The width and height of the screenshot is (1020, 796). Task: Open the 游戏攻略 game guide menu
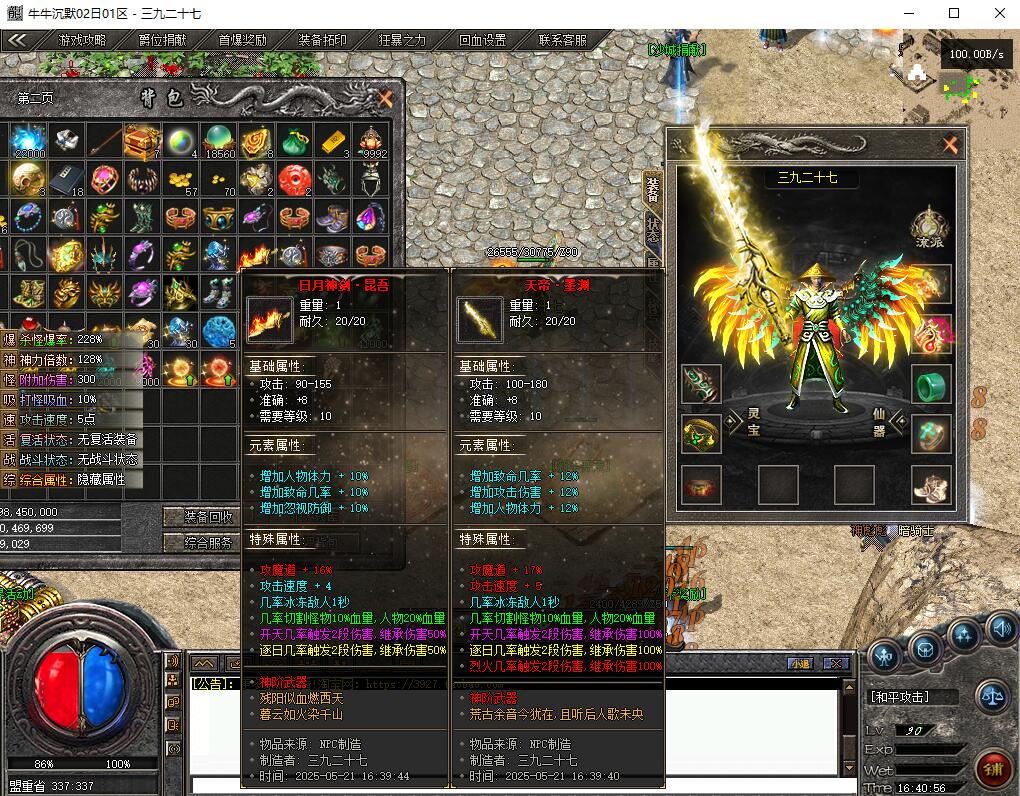82,41
